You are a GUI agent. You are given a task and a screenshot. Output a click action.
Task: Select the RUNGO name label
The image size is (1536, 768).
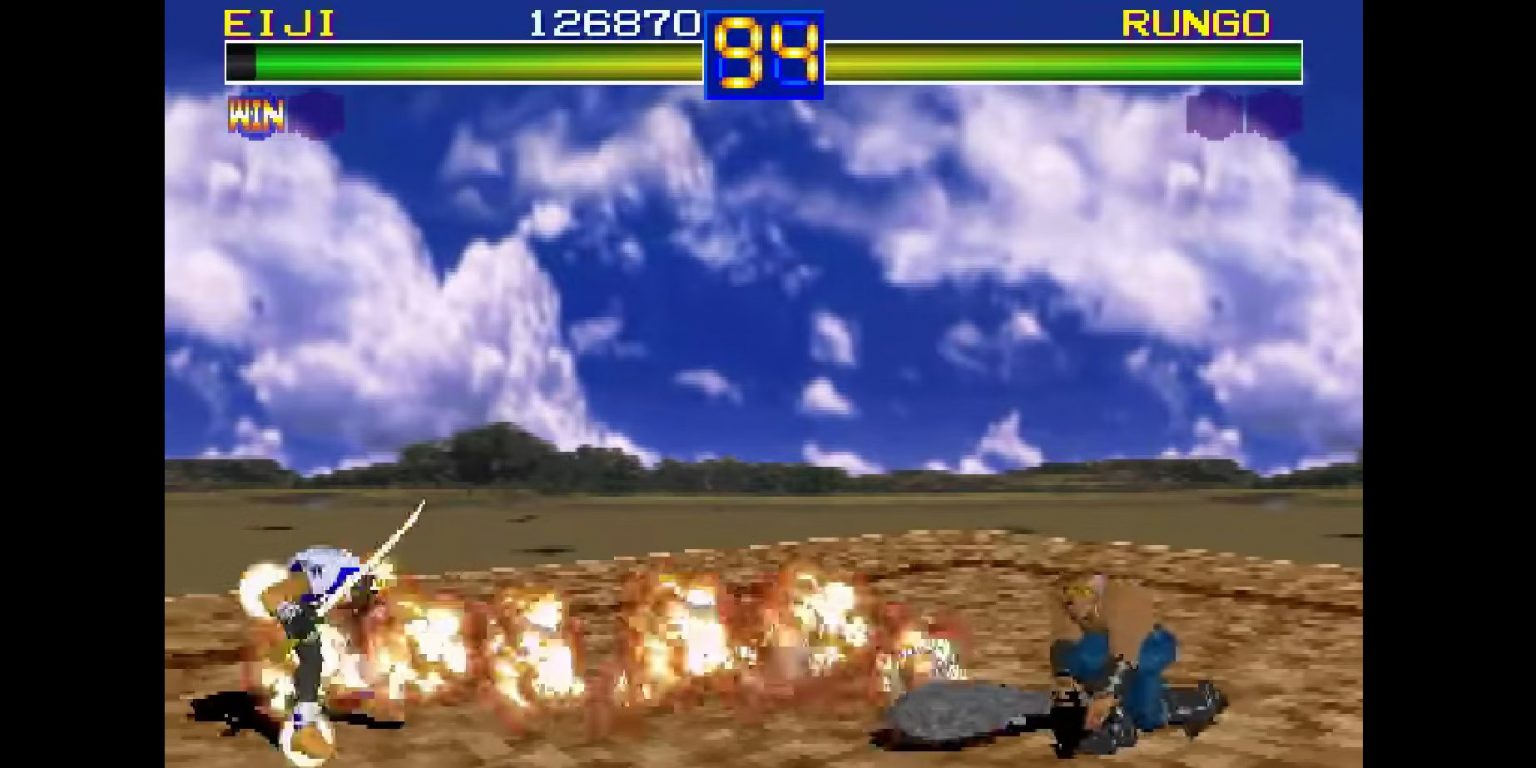tap(1193, 23)
